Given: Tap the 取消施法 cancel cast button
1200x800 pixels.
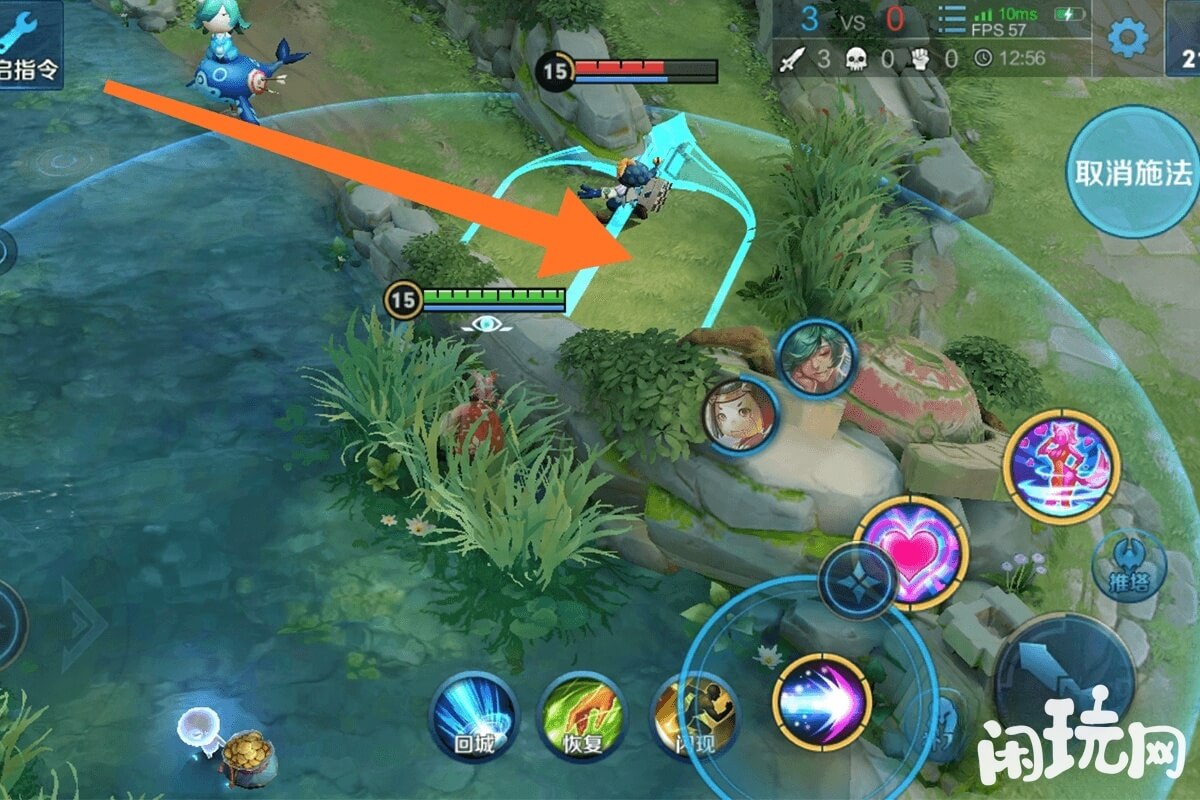Looking at the screenshot, I should click(1132, 172).
